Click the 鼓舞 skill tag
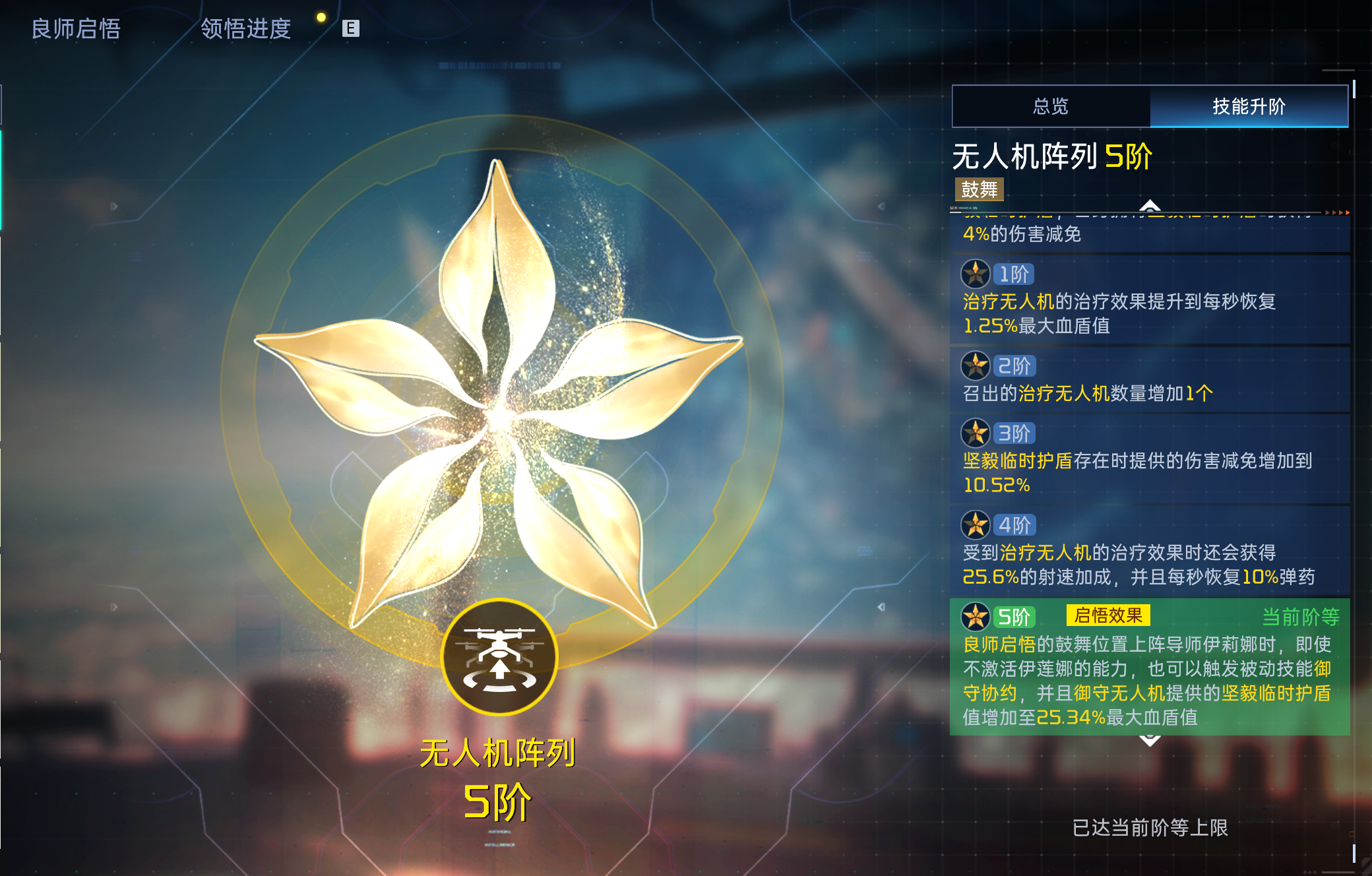Viewport: 1372px width, 876px height. pos(980,191)
